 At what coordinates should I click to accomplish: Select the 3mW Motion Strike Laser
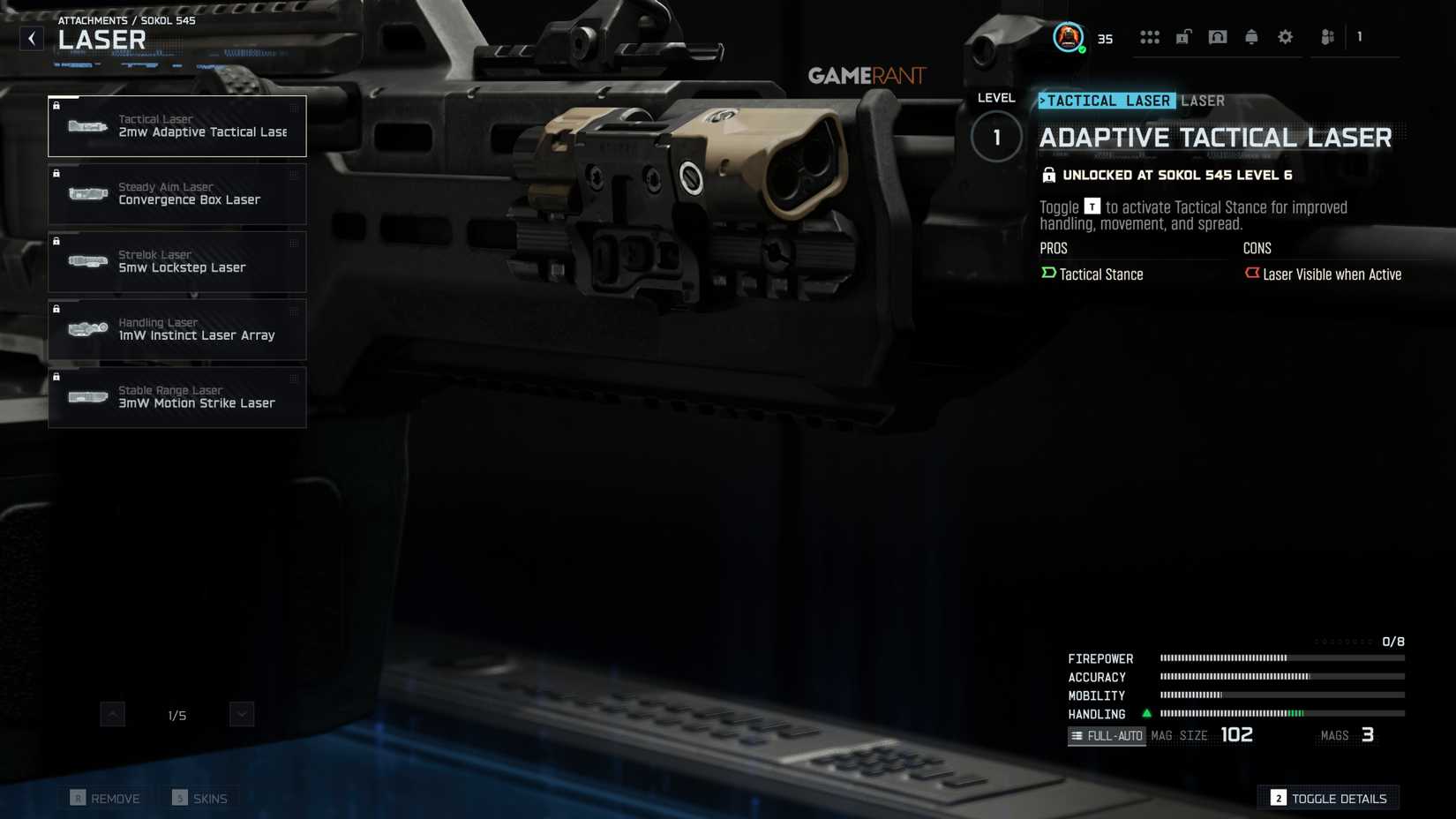[x=176, y=397]
